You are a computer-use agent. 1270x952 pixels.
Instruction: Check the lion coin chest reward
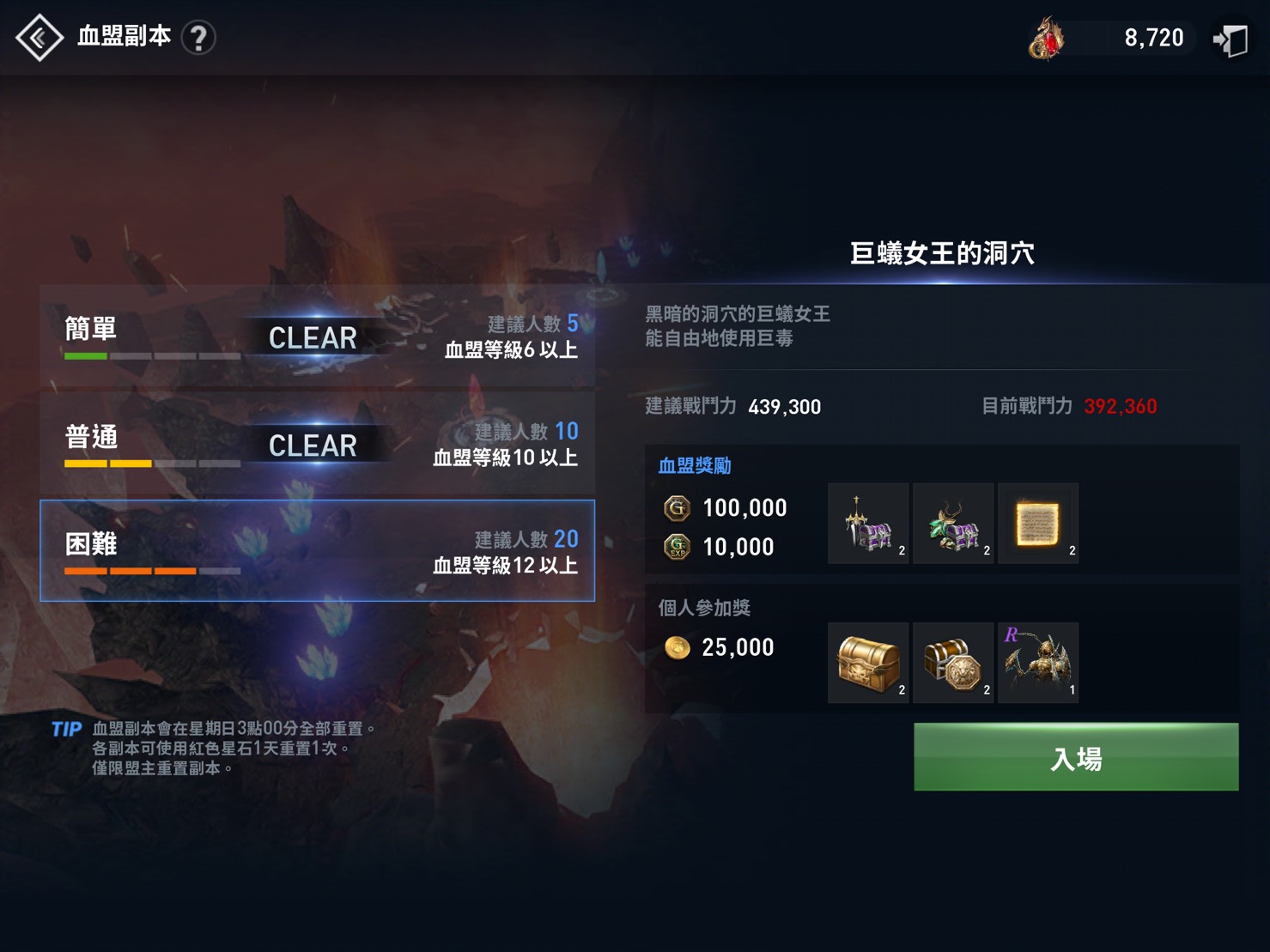953,662
